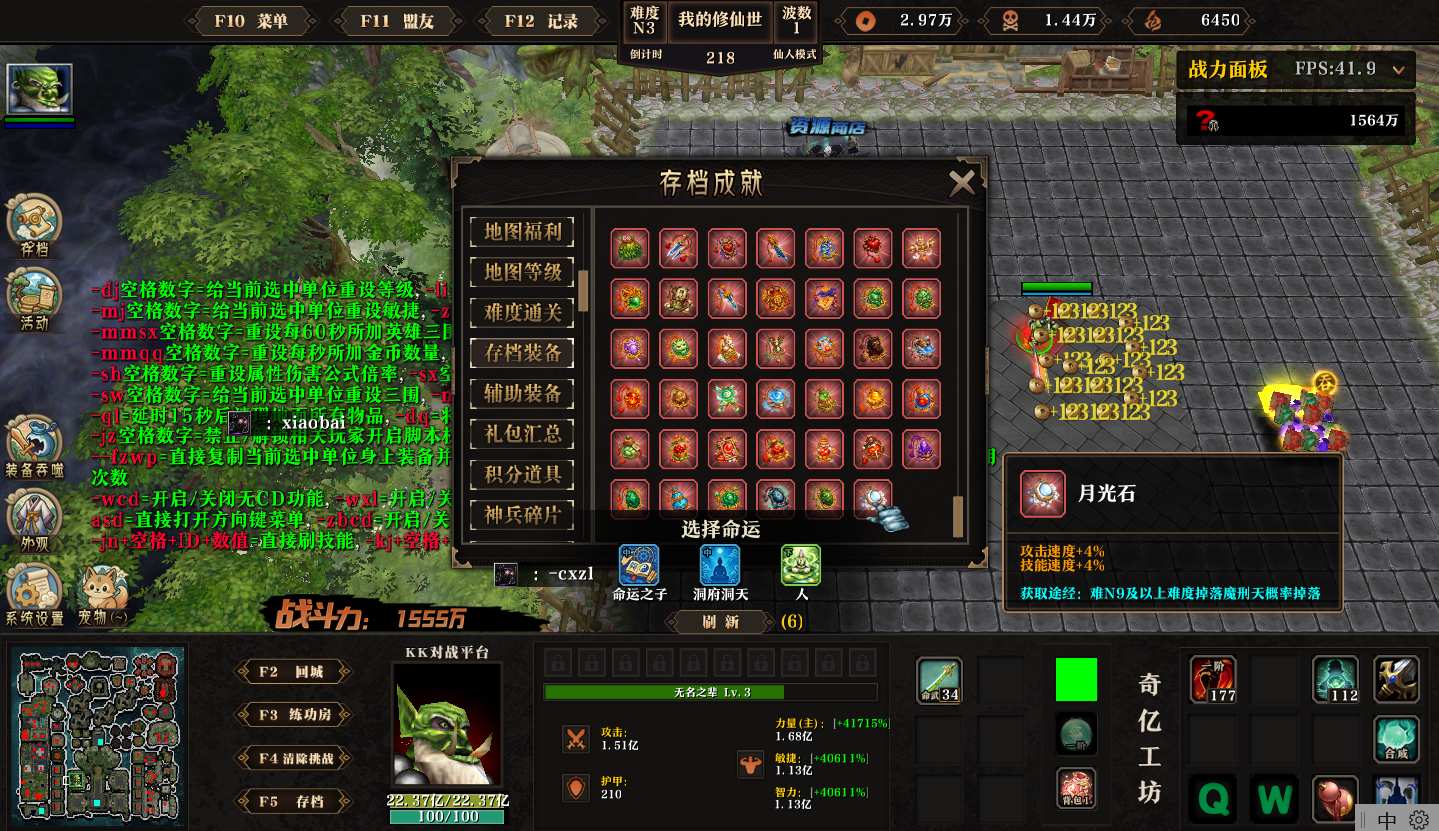Screen dimensions: 1439x831
Task: Switch to the 地图等级 tab
Action: 523,271
